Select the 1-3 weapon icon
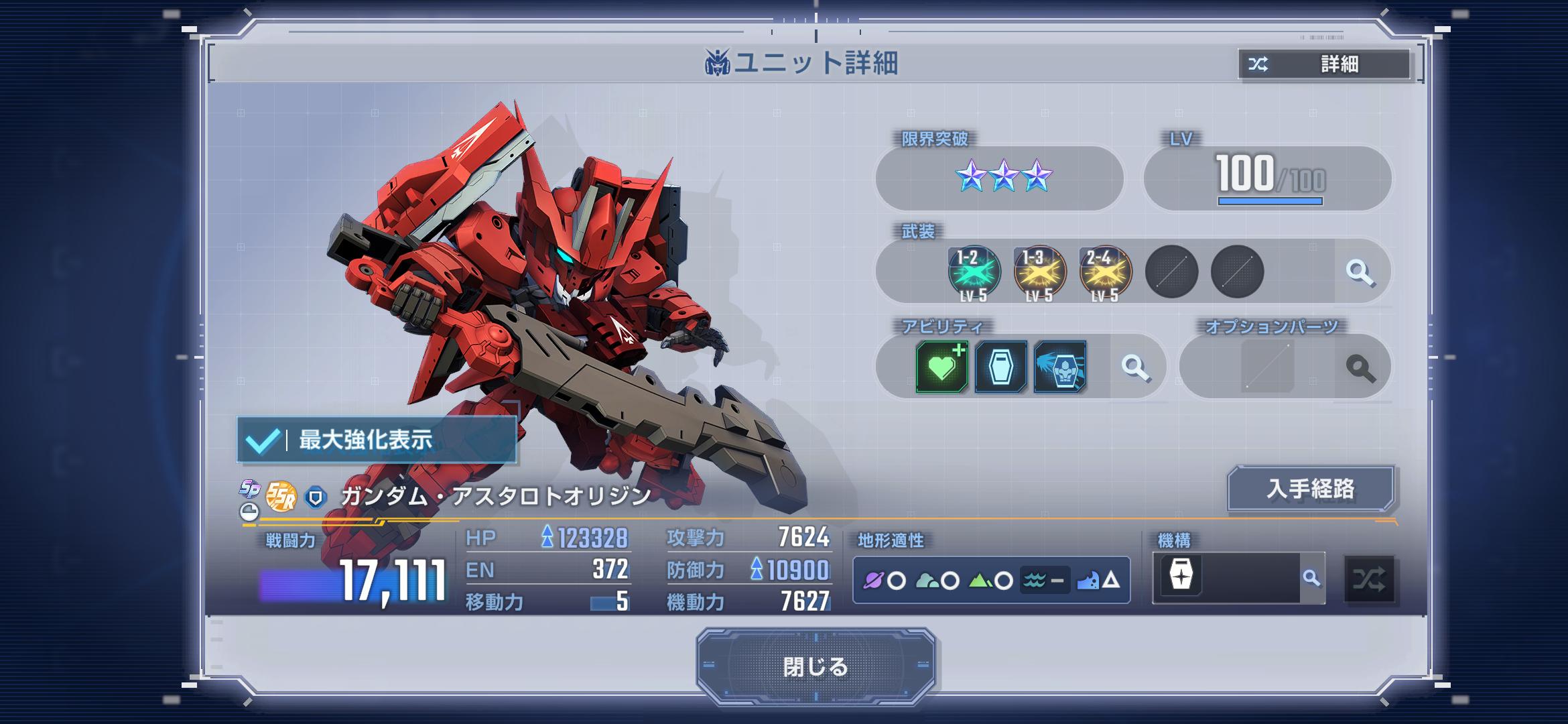The image size is (1568, 724). pos(1039,272)
